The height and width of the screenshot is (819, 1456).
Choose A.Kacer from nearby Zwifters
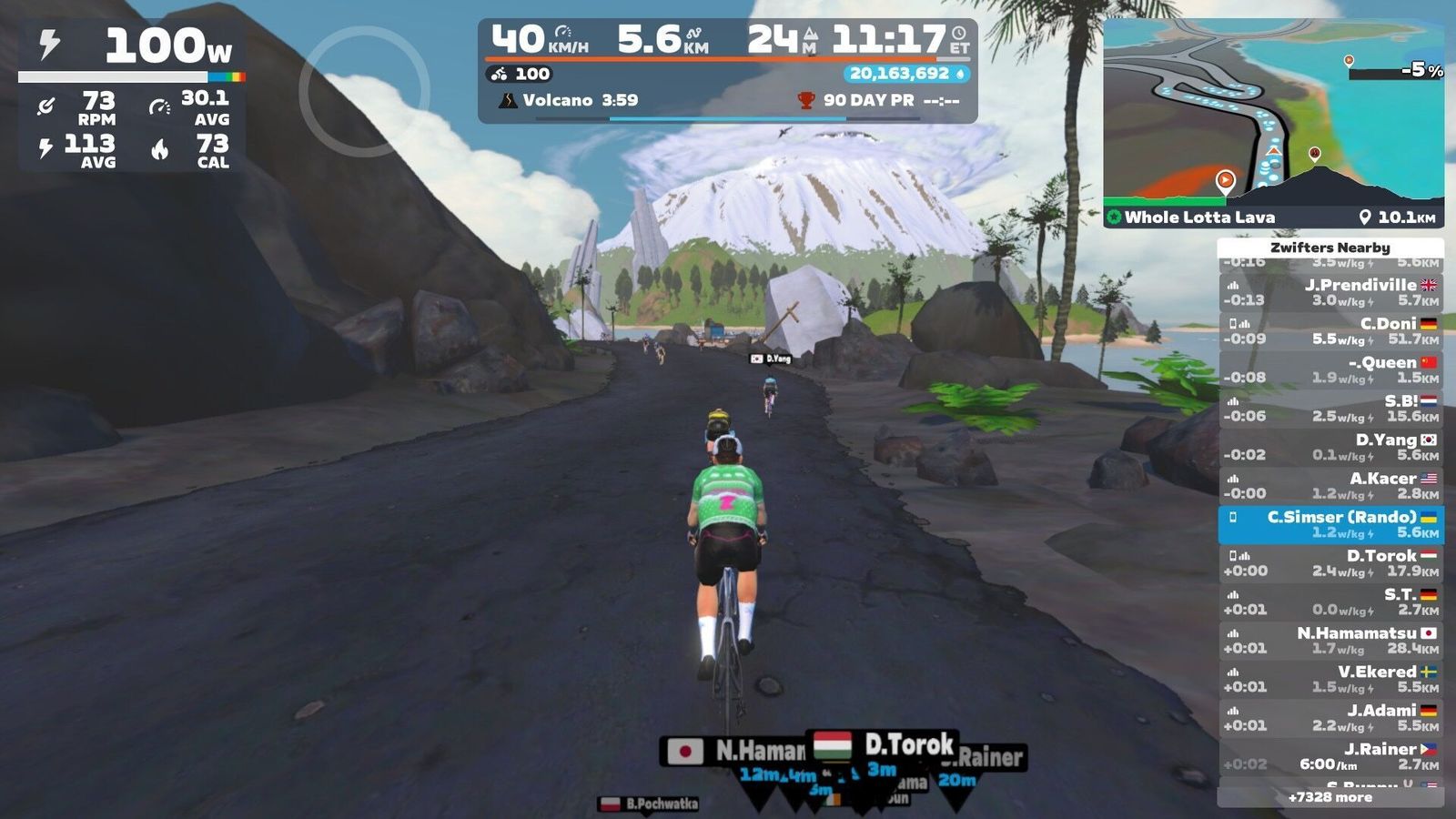coord(1330,486)
